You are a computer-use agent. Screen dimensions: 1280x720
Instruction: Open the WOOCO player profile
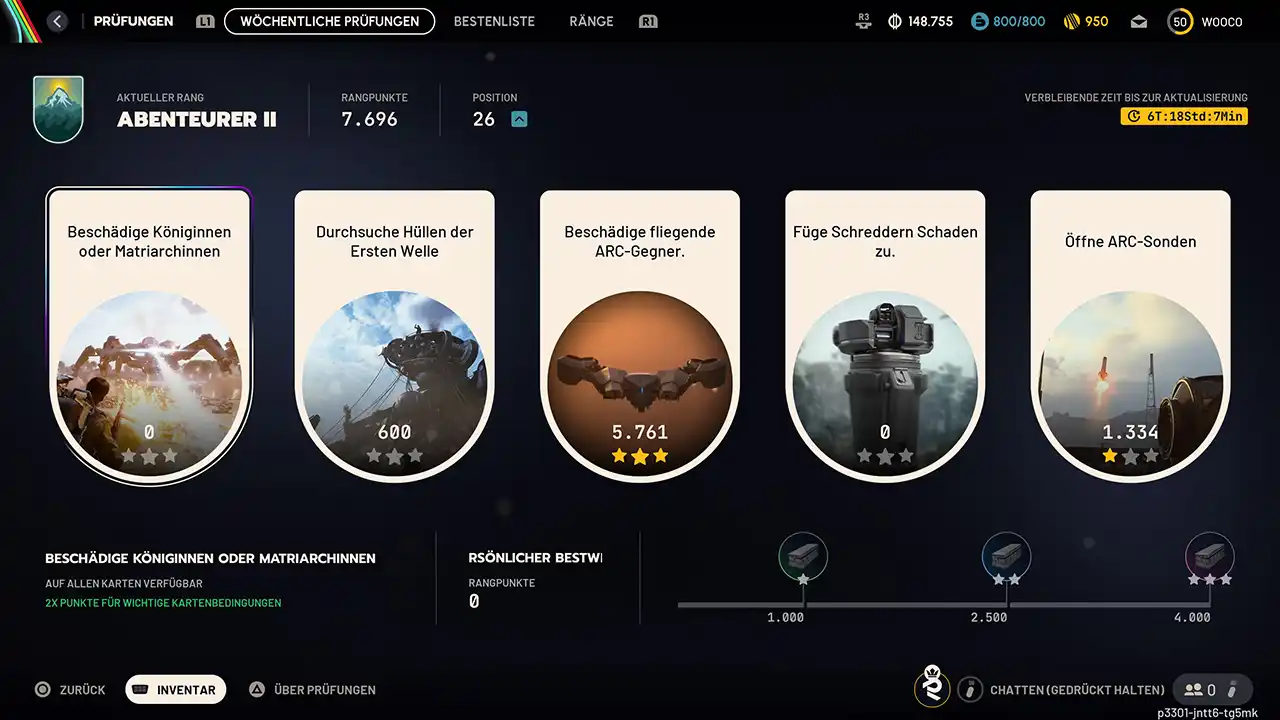(x=1206, y=22)
